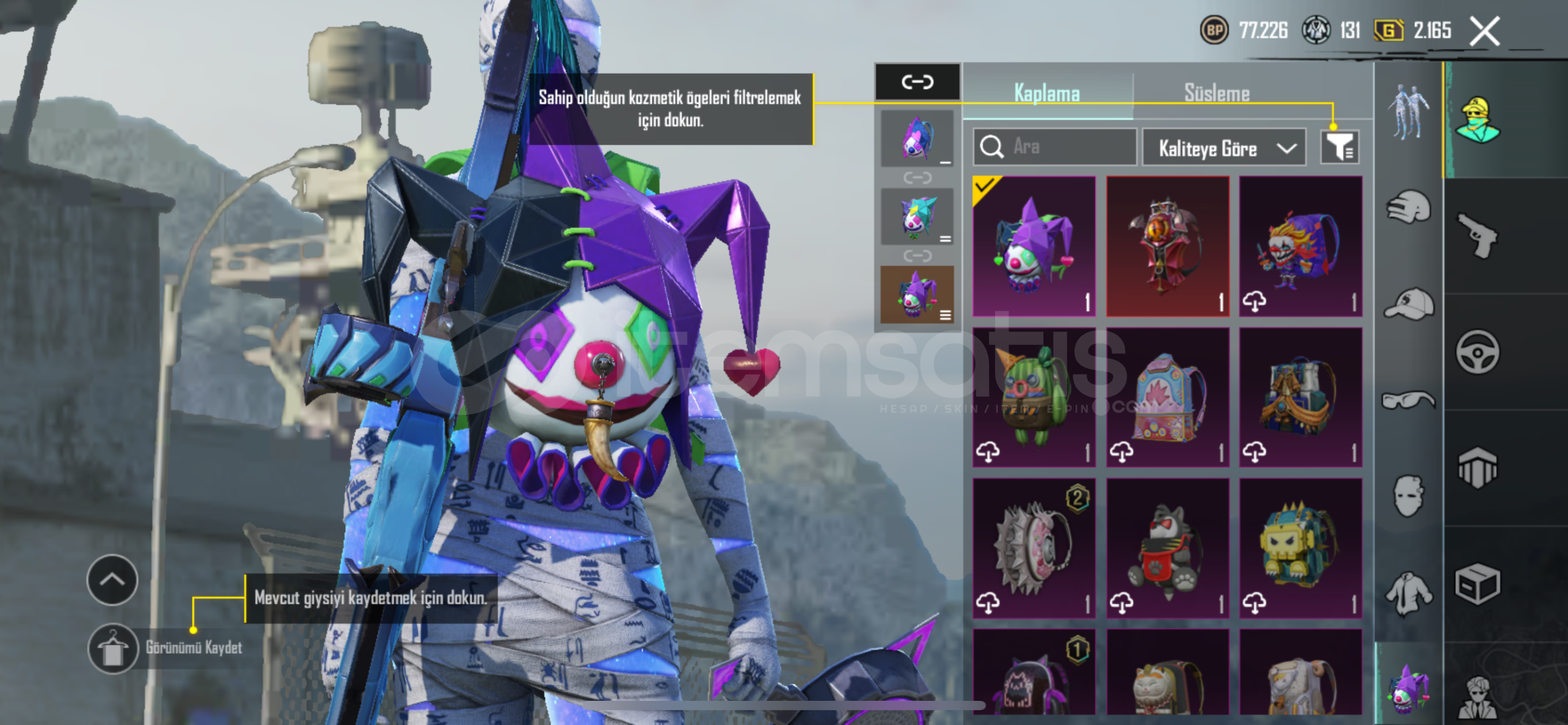The image size is (1568, 725).
Task: Open the Kaliteye Göre sort dropdown
Action: 1224,148
